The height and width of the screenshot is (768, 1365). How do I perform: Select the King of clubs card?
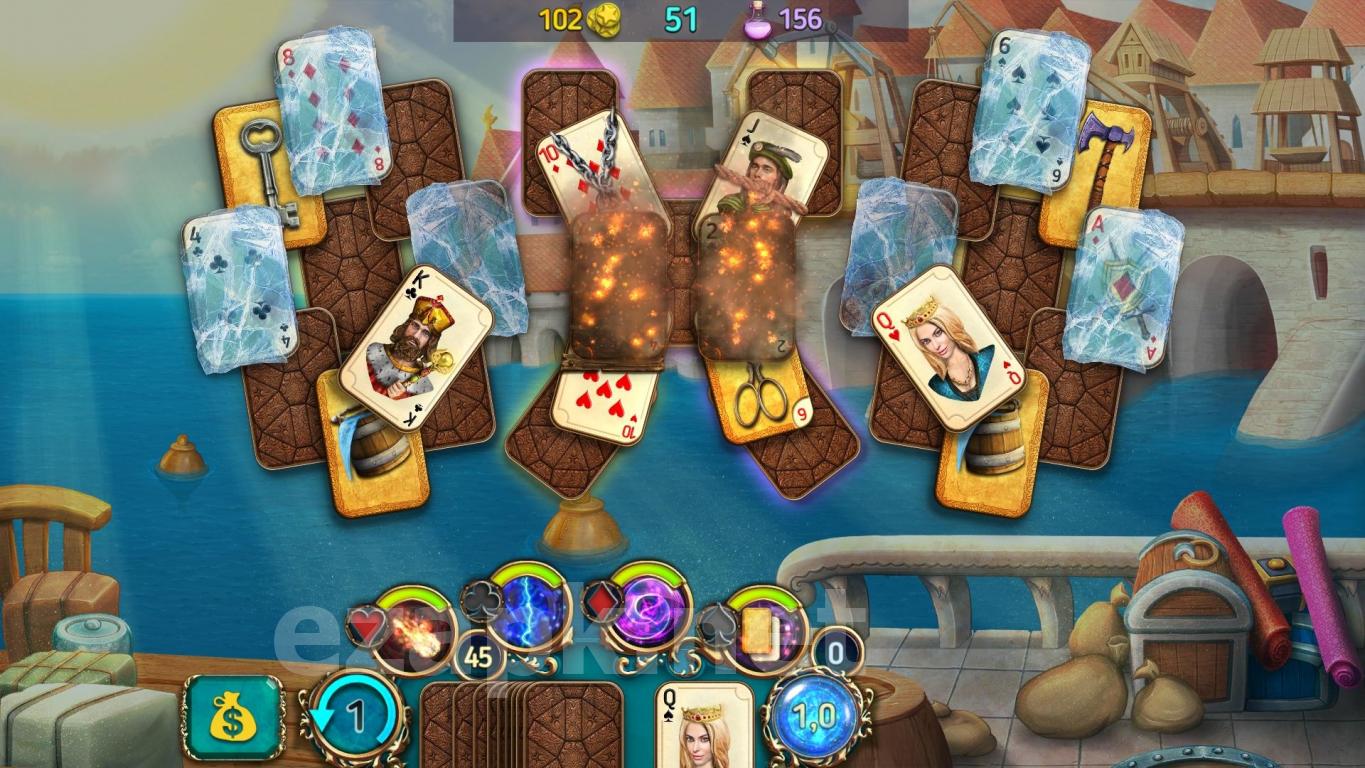pos(414,352)
